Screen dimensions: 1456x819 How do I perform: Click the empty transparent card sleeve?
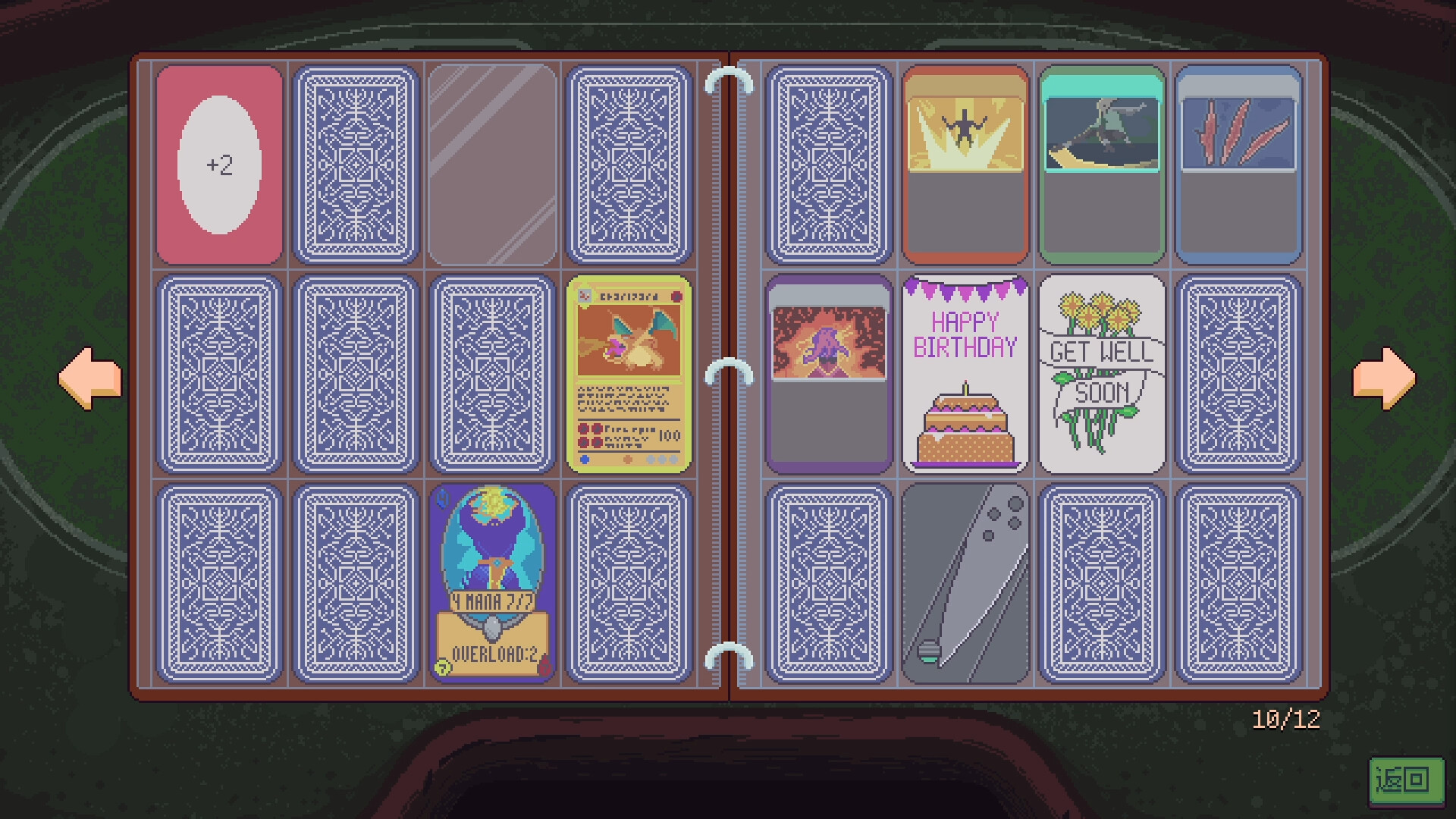[x=494, y=162]
